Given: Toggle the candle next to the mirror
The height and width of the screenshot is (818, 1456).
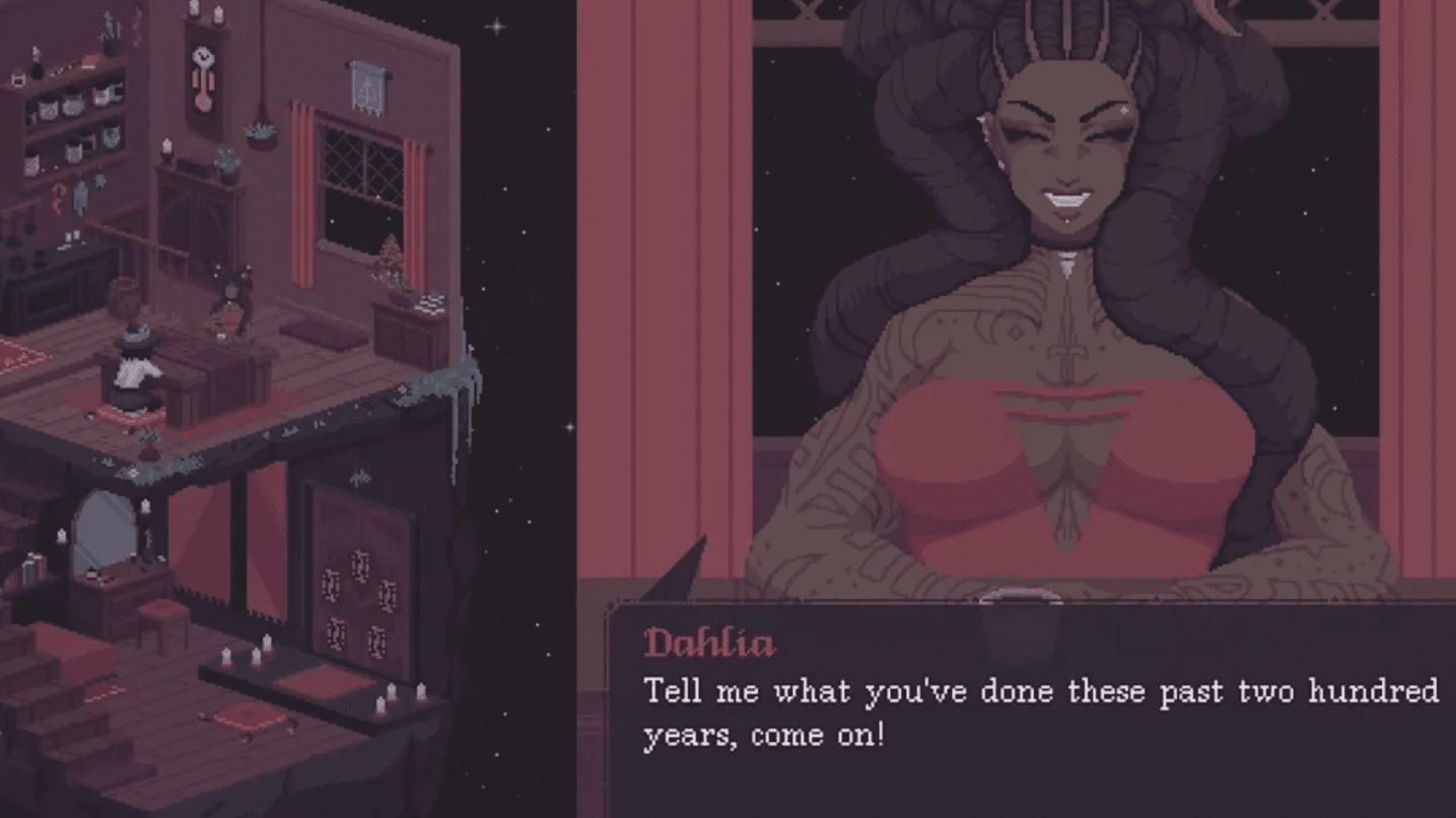Looking at the screenshot, I should (62, 534).
